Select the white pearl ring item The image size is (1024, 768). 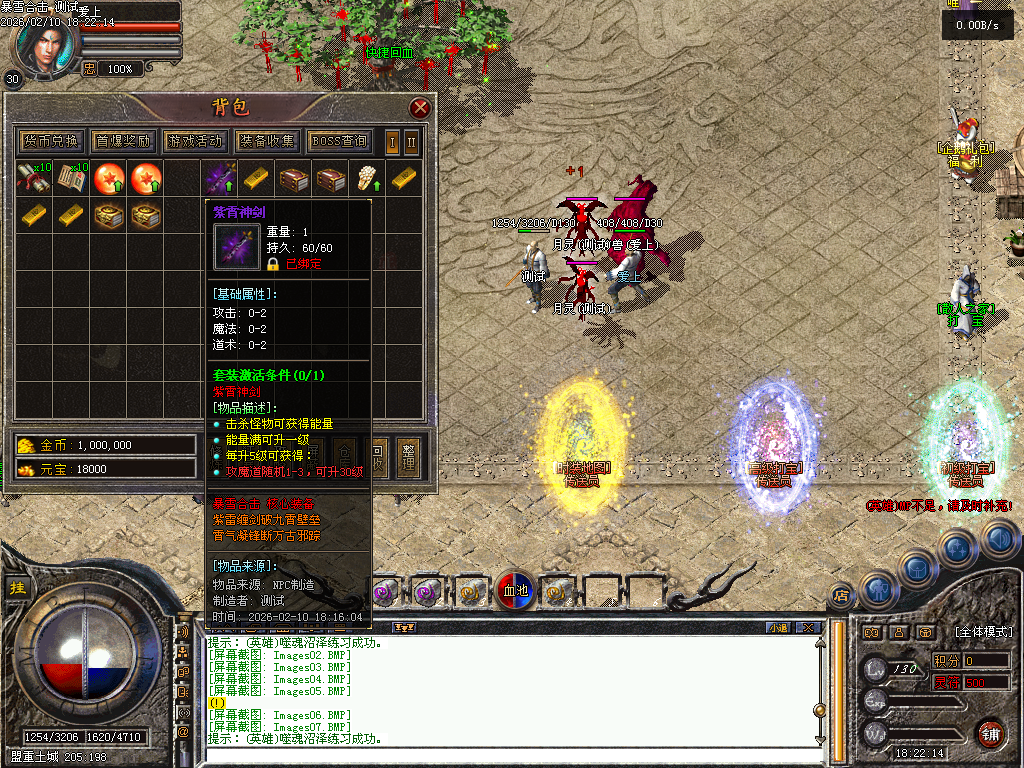point(367,179)
